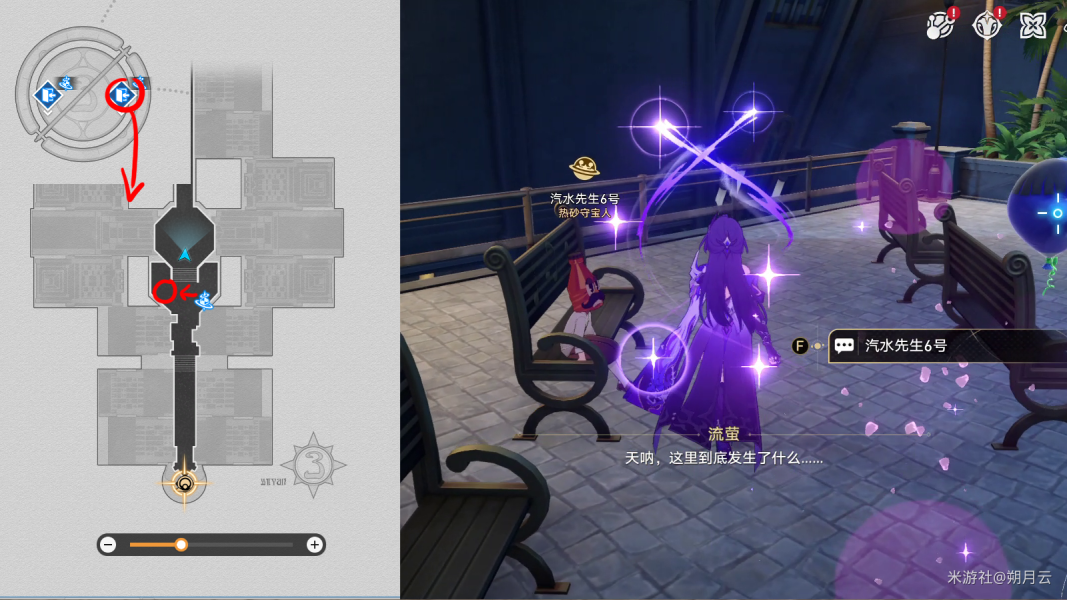Open the star-emblem diamond icon with red alert
The image size is (1067, 600).
coord(987,24)
